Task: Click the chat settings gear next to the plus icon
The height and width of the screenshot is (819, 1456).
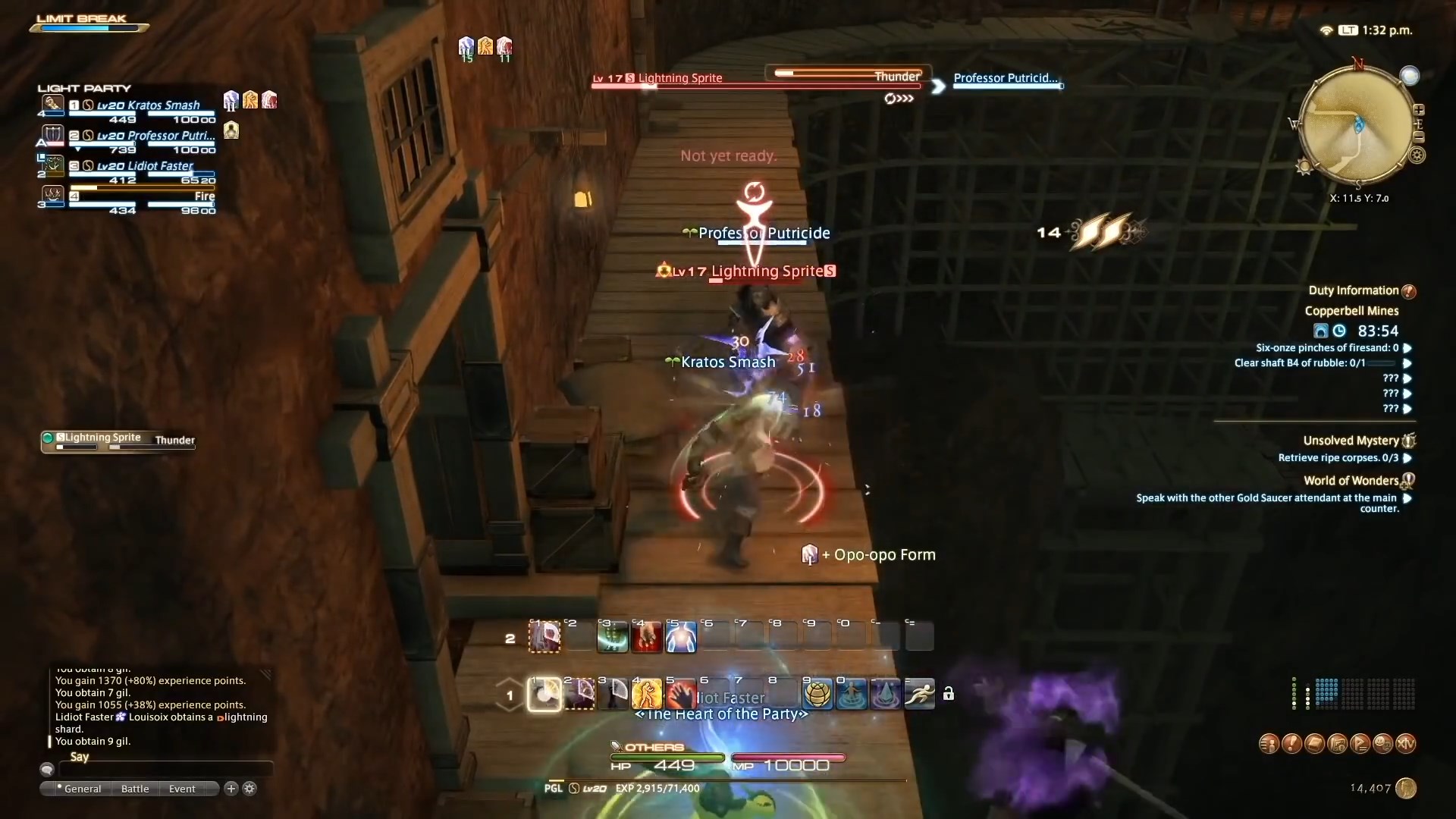Action: click(249, 789)
